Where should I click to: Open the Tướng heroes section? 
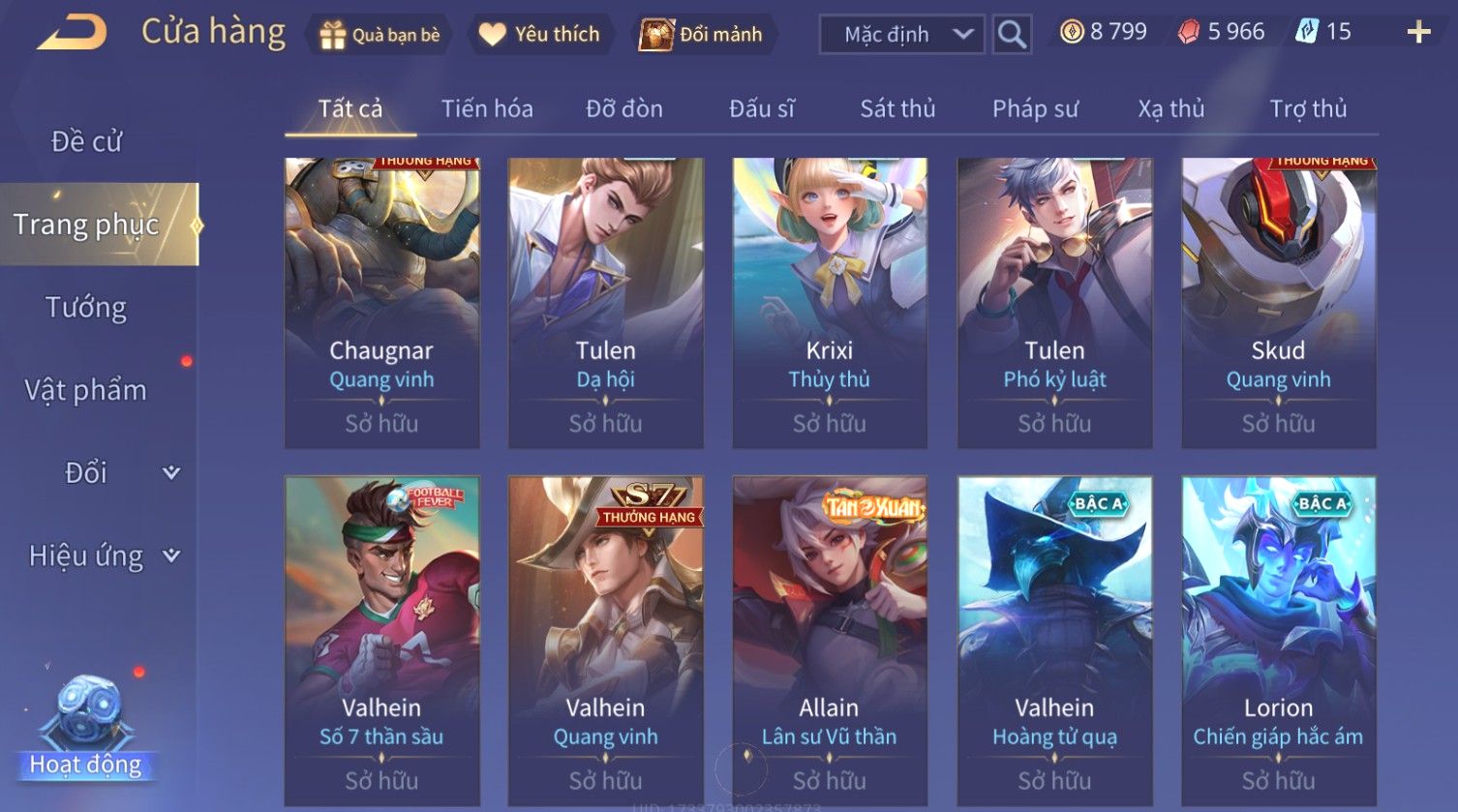pyautogui.click(x=86, y=308)
